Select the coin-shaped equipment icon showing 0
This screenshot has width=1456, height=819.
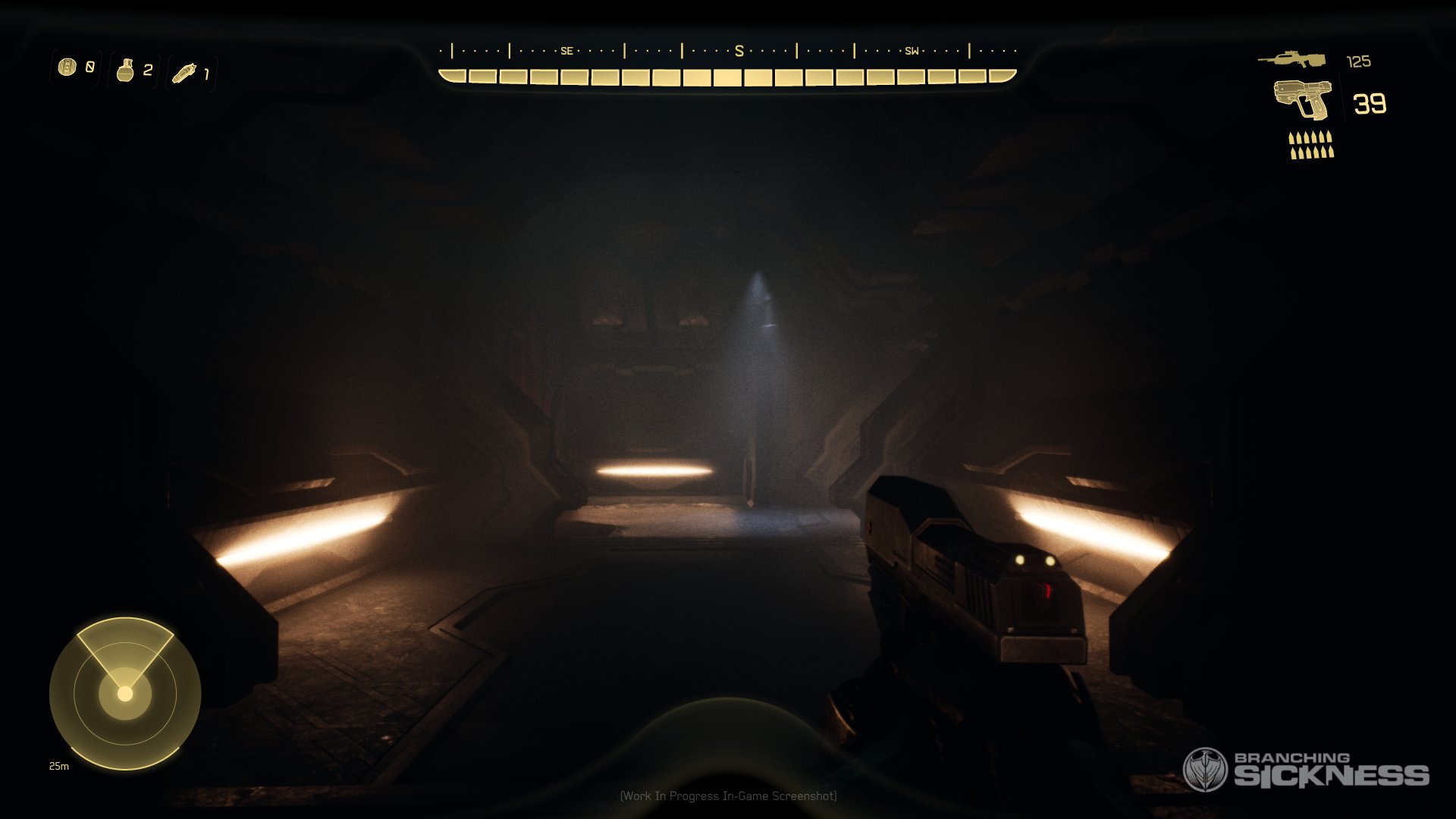(x=67, y=68)
